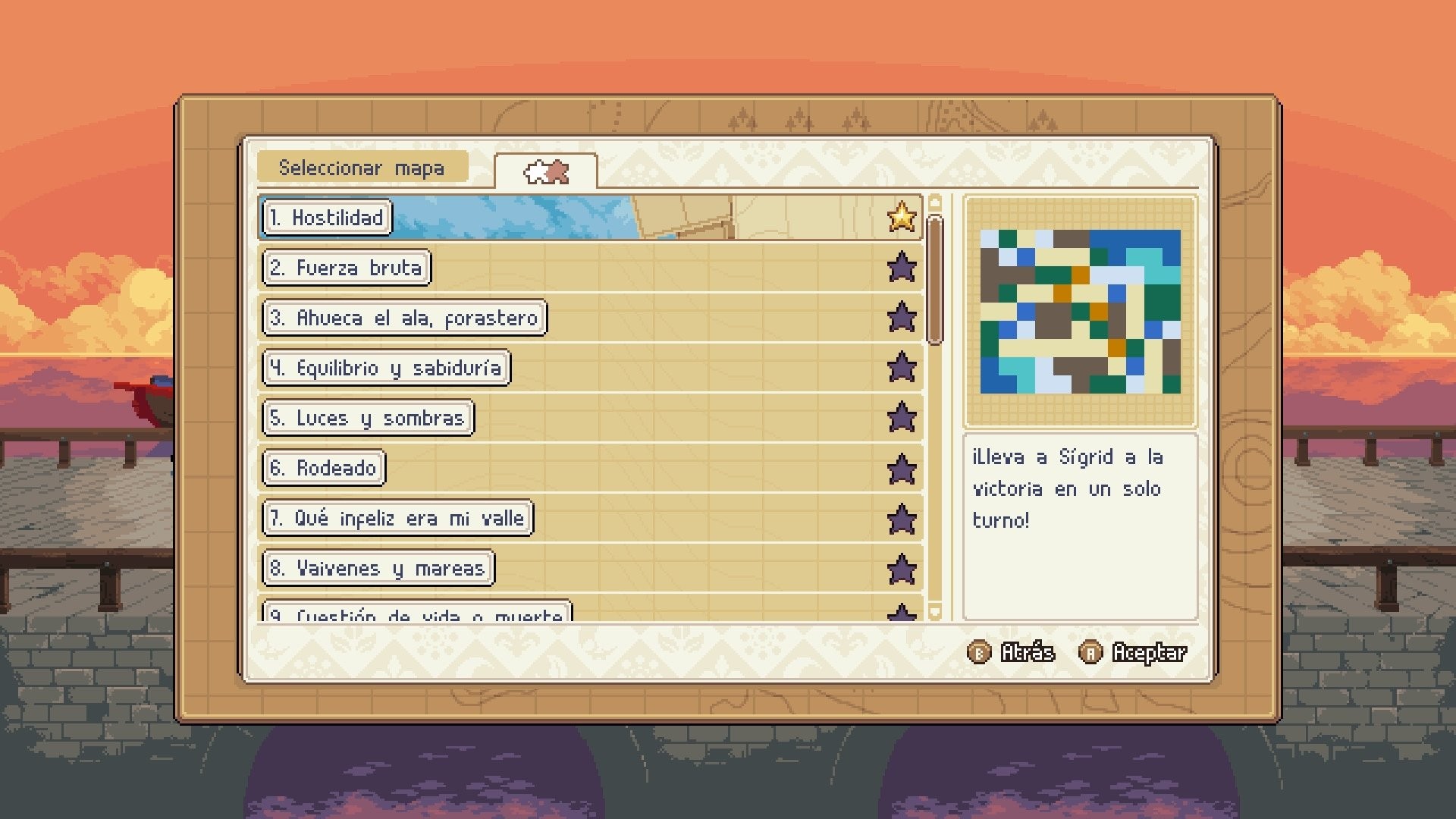Click the star icon next to Fuerza bruta
The height and width of the screenshot is (819, 1456).
pos(902,268)
